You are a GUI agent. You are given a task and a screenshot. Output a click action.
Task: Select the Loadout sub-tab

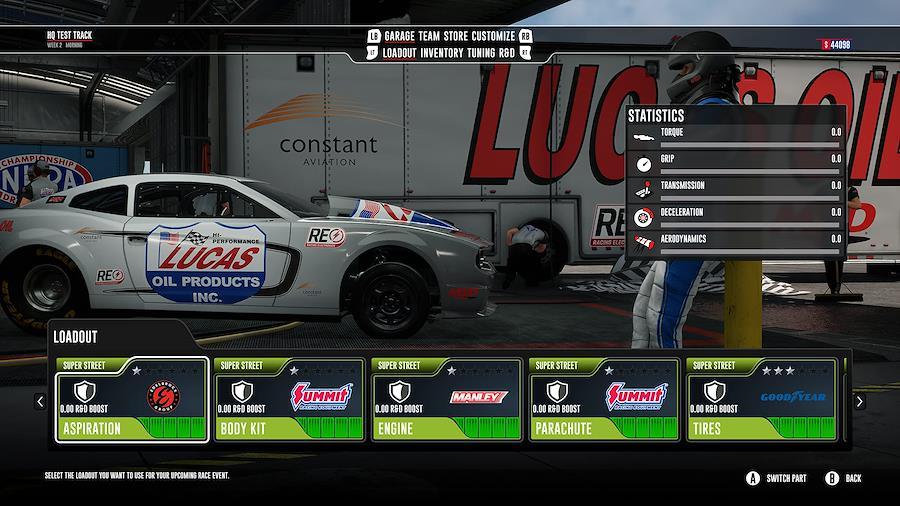[x=400, y=53]
